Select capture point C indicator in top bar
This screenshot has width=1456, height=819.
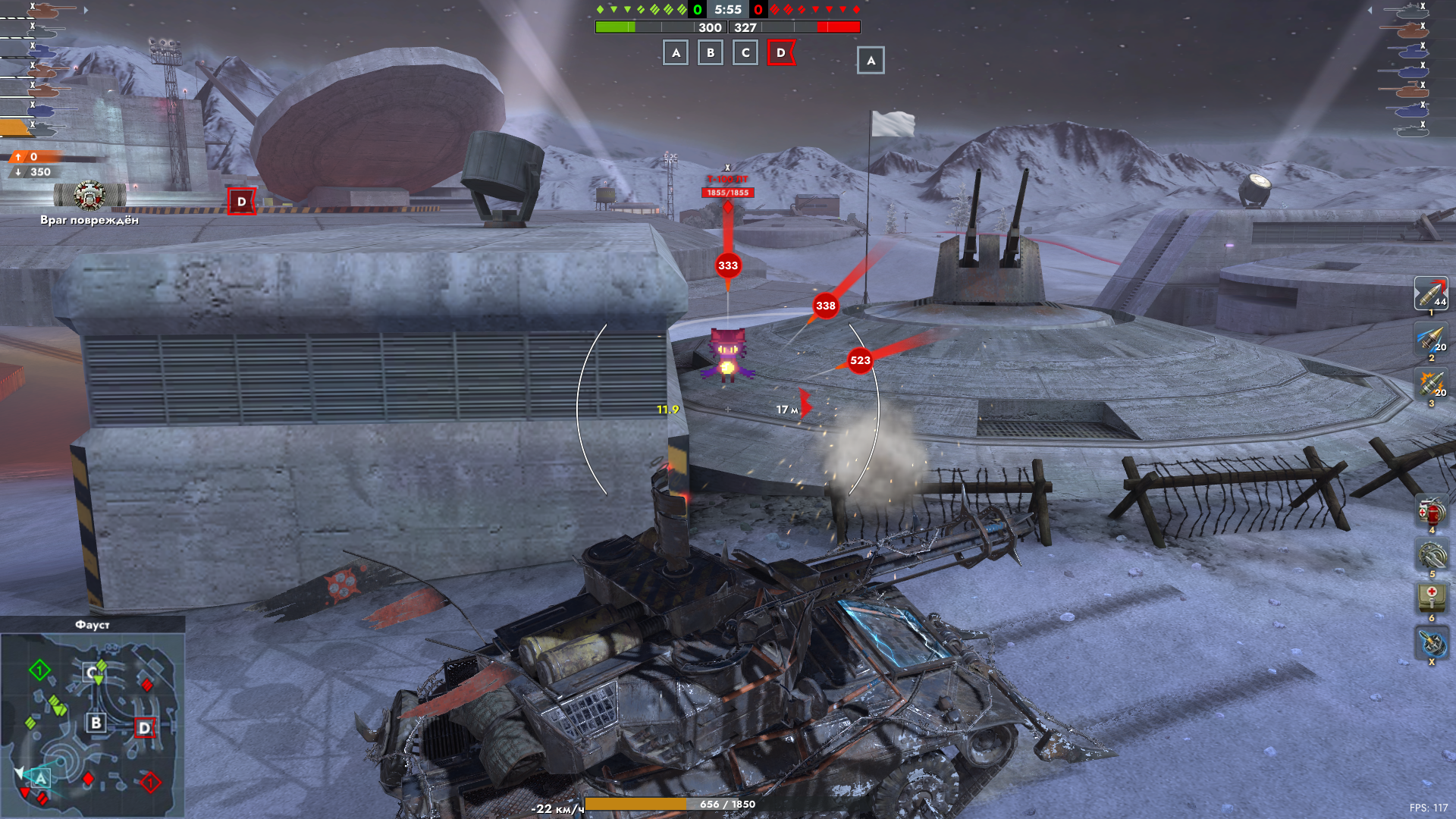[x=745, y=53]
